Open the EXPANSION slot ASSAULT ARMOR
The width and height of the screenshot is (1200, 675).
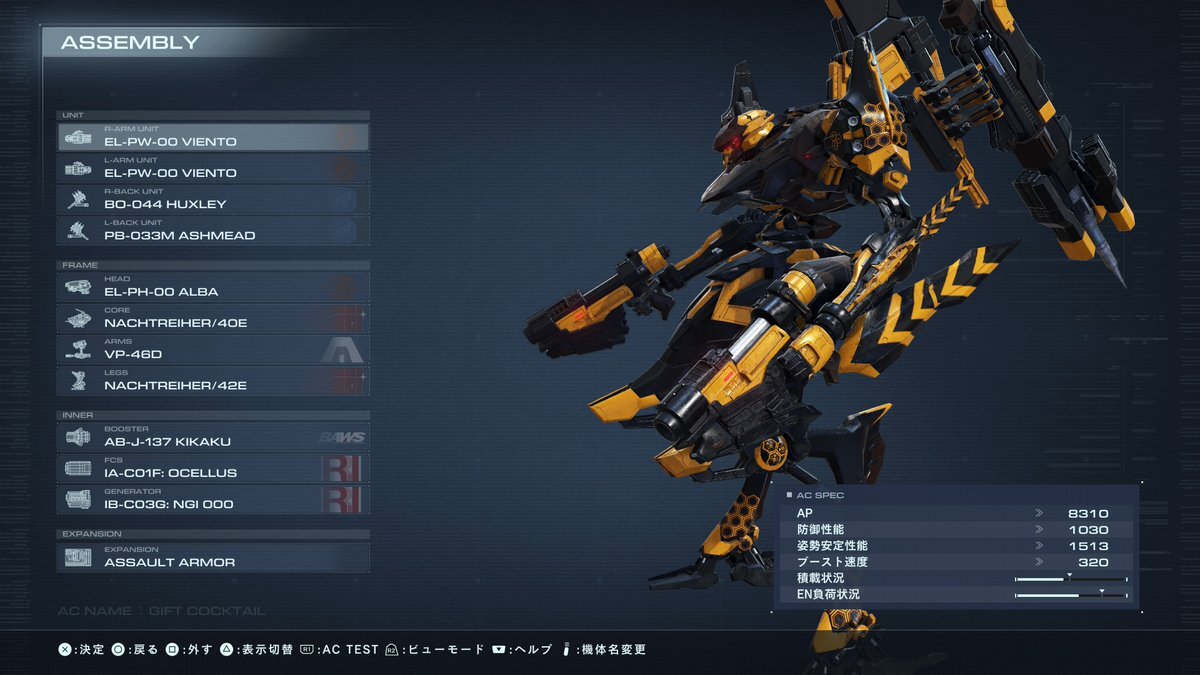coord(213,557)
